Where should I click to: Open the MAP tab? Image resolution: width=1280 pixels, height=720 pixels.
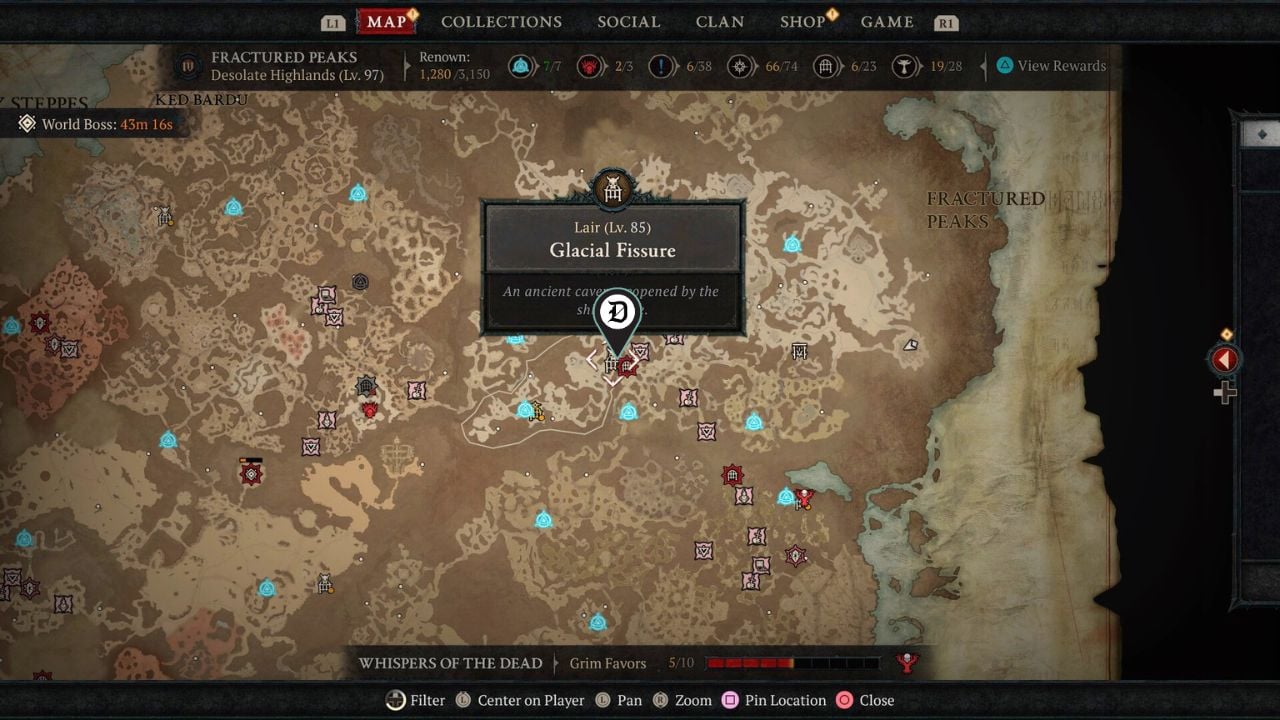coord(385,21)
